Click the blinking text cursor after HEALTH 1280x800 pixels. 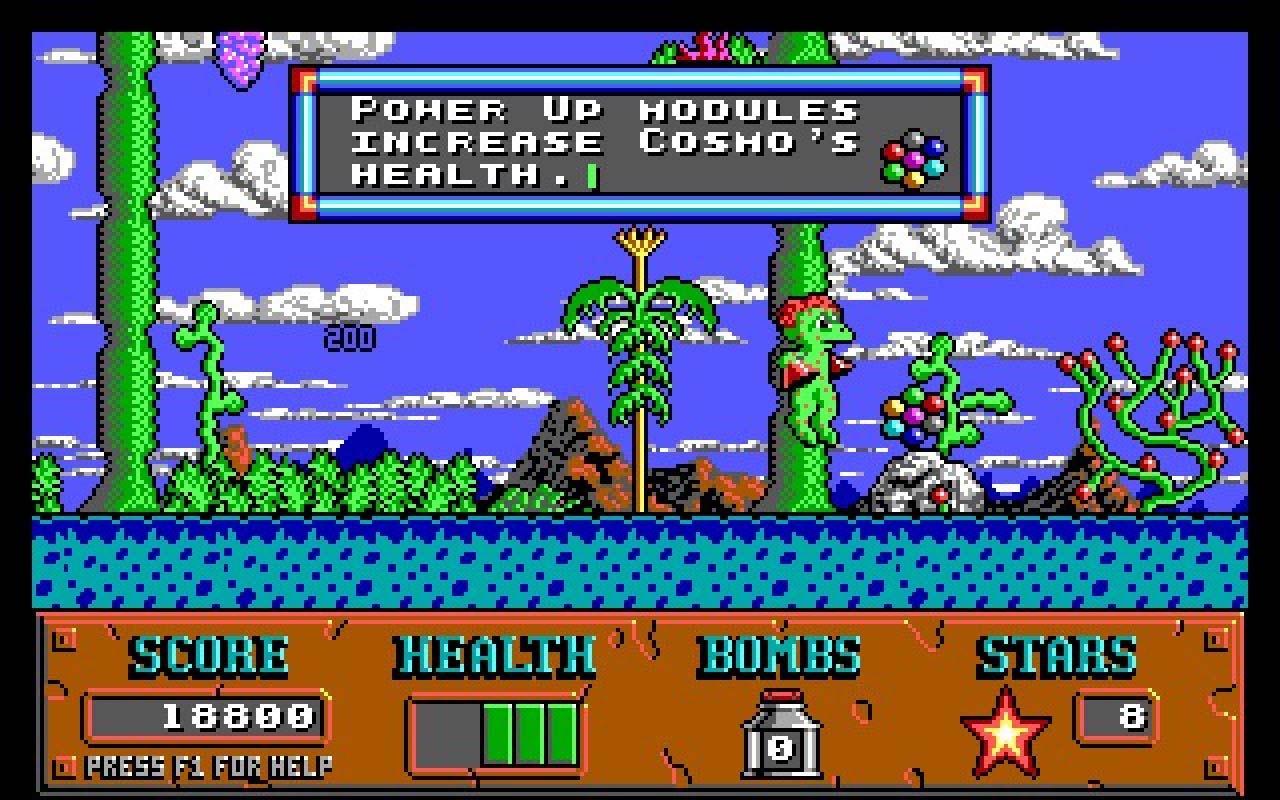coord(591,174)
